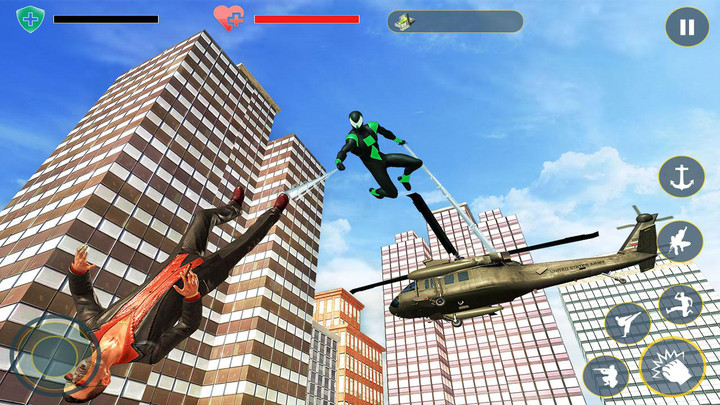This screenshot has height=405, width=720.
Task: Activate the punch fist attack button
Action: click(672, 366)
